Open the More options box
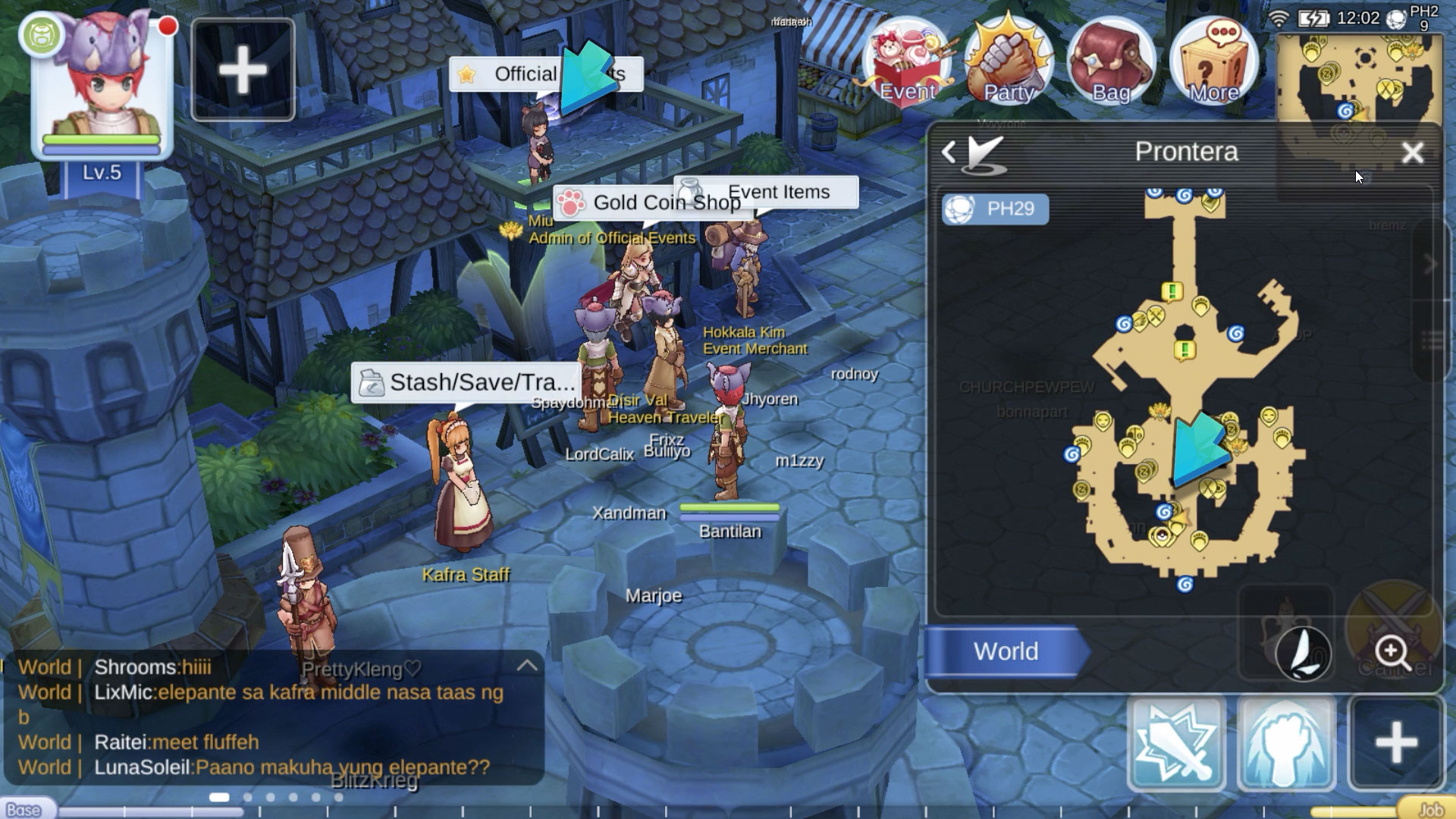 coord(1213,62)
